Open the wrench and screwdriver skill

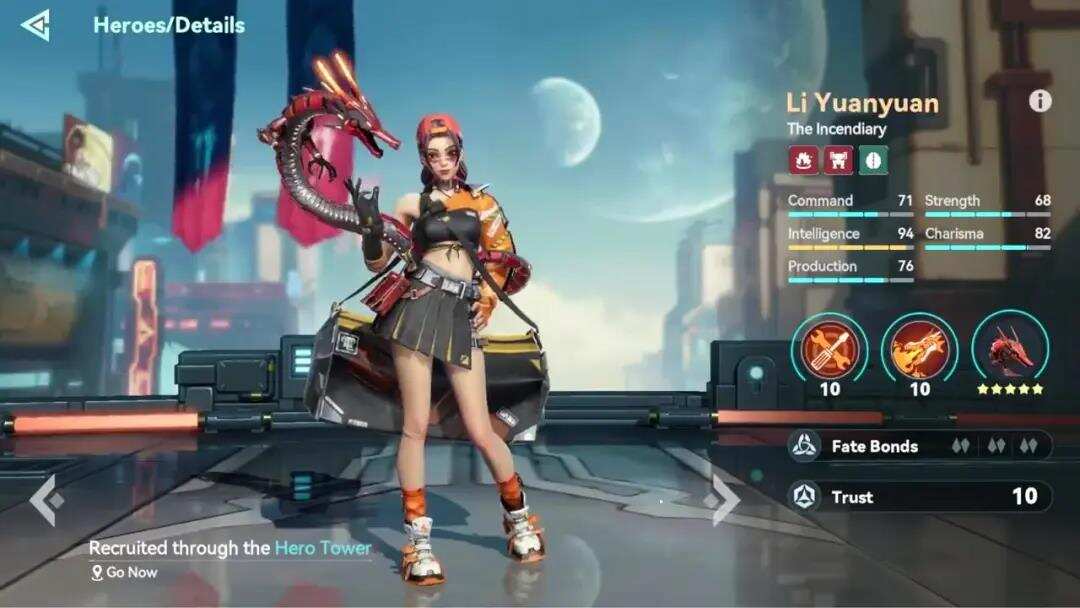pyautogui.click(x=829, y=348)
